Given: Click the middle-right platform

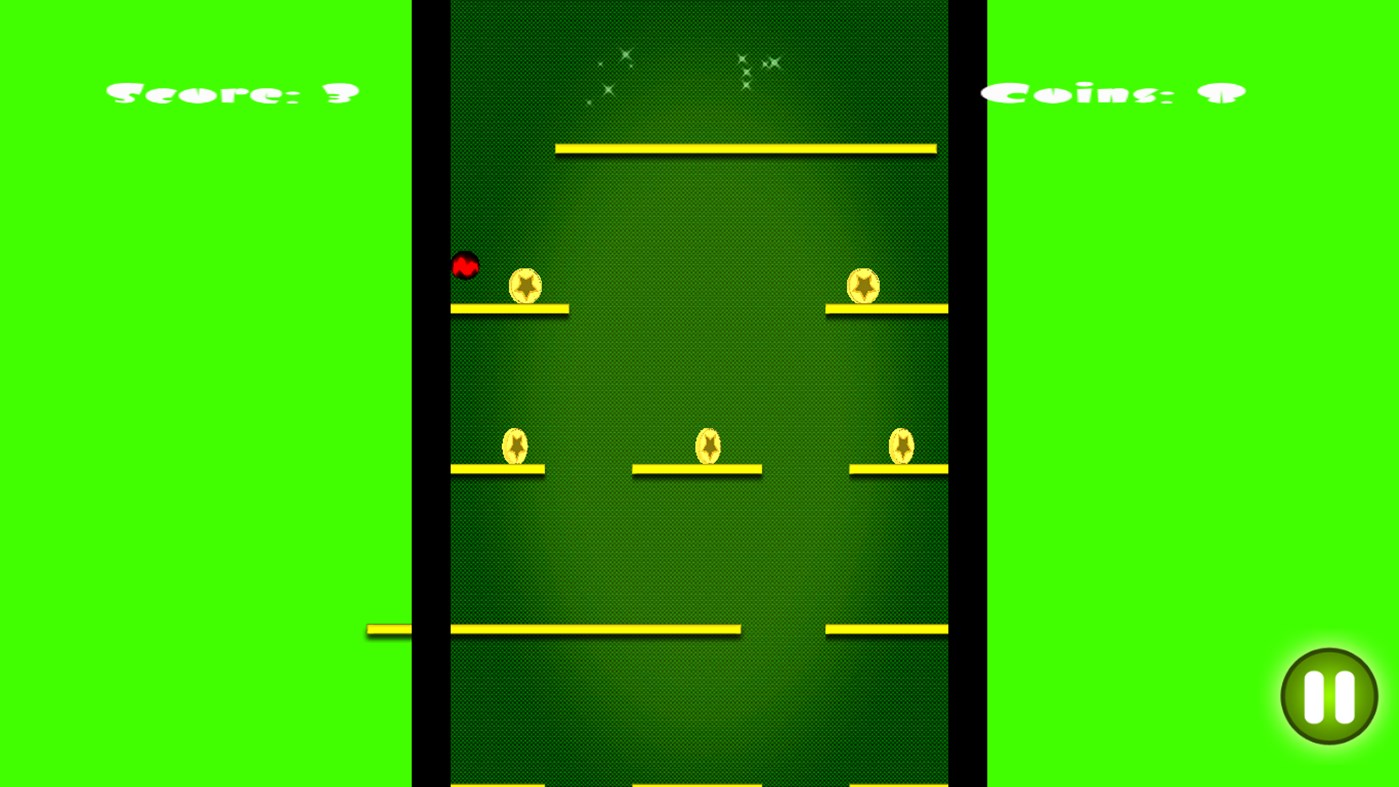Looking at the screenshot, I should (898, 467).
